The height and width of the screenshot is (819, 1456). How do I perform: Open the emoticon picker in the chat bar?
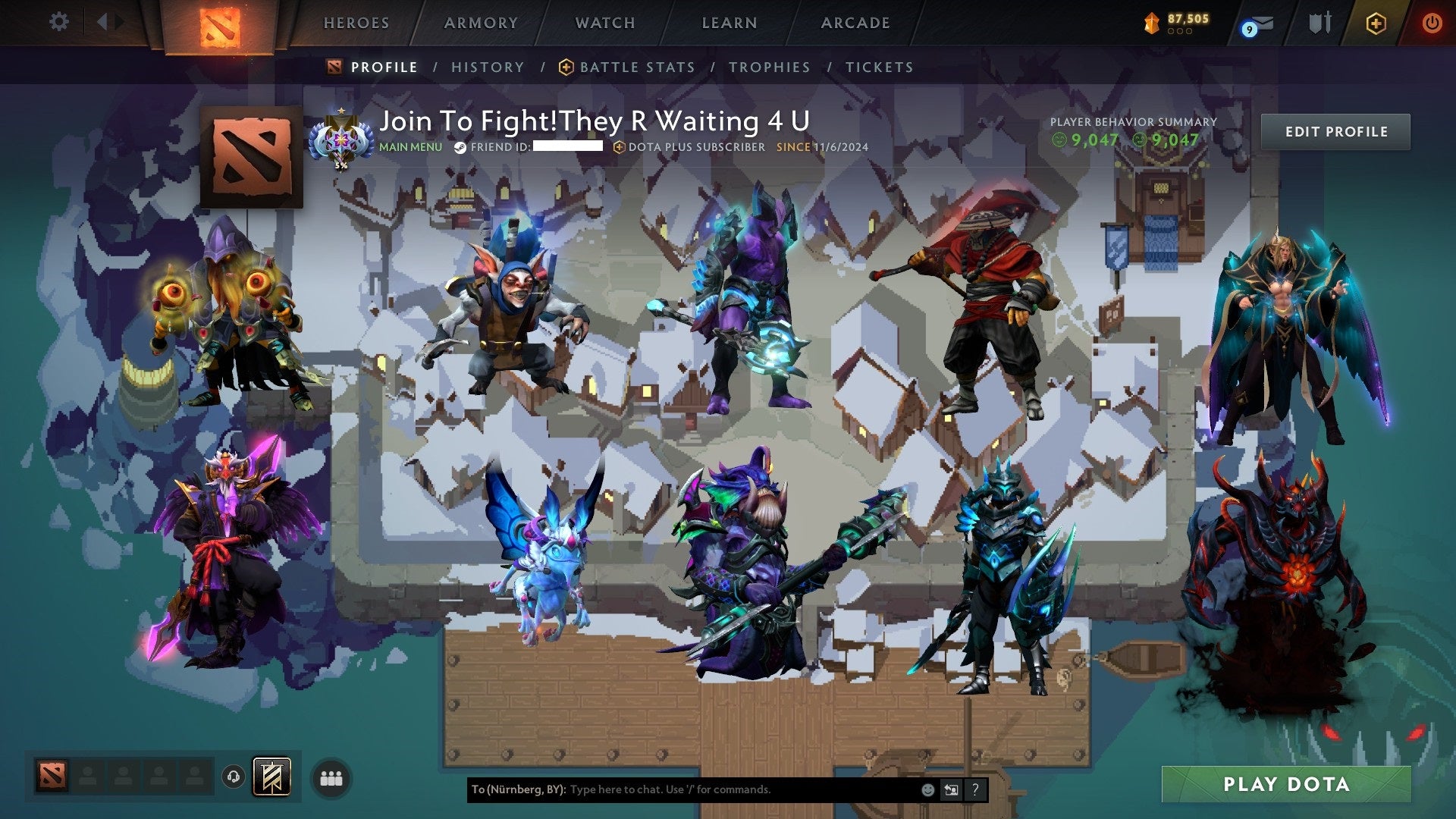coord(927,789)
